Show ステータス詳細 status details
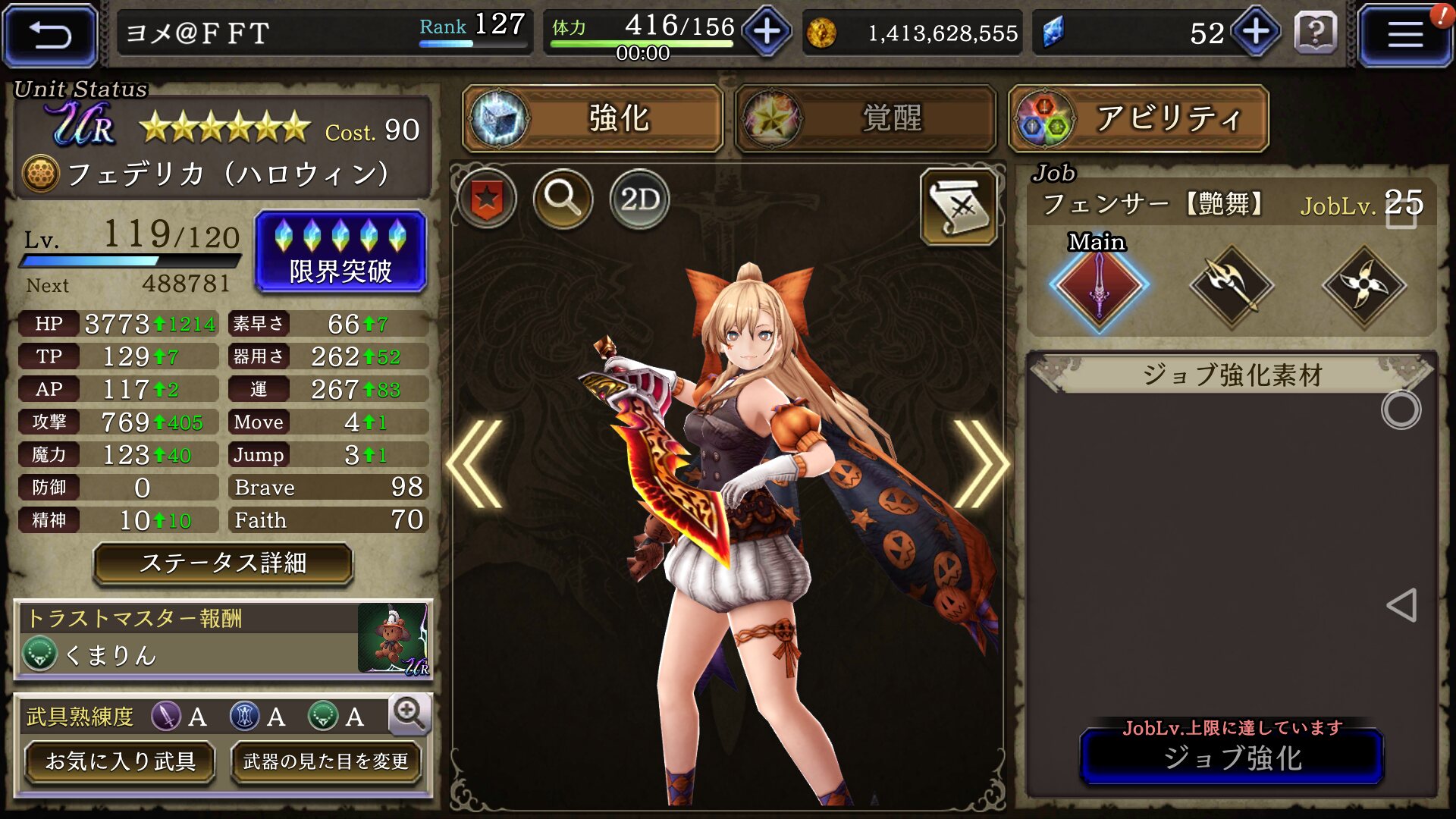Image resolution: width=1456 pixels, height=819 pixels. 223,563
